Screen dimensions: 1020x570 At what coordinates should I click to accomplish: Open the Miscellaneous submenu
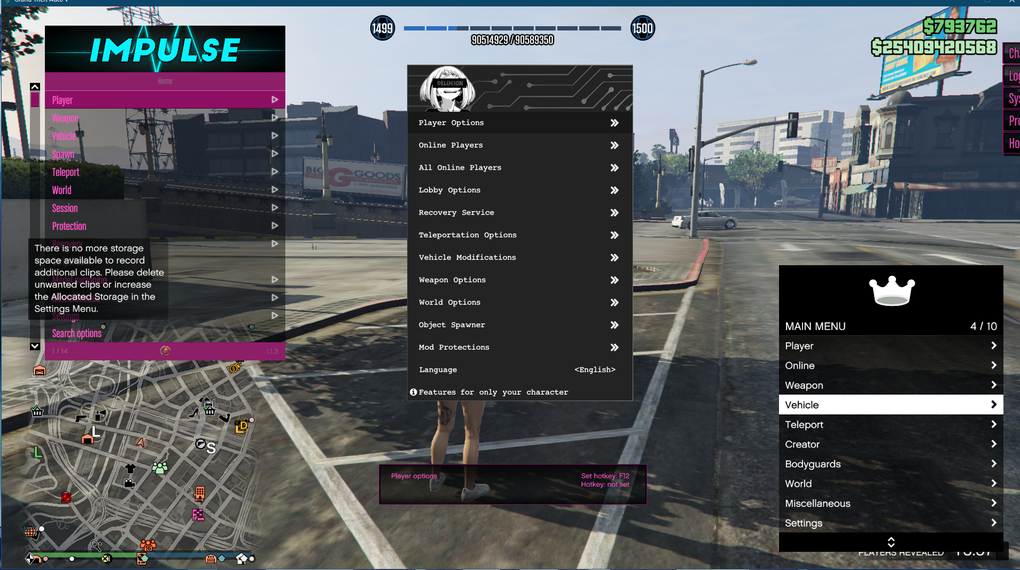tap(890, 503)
